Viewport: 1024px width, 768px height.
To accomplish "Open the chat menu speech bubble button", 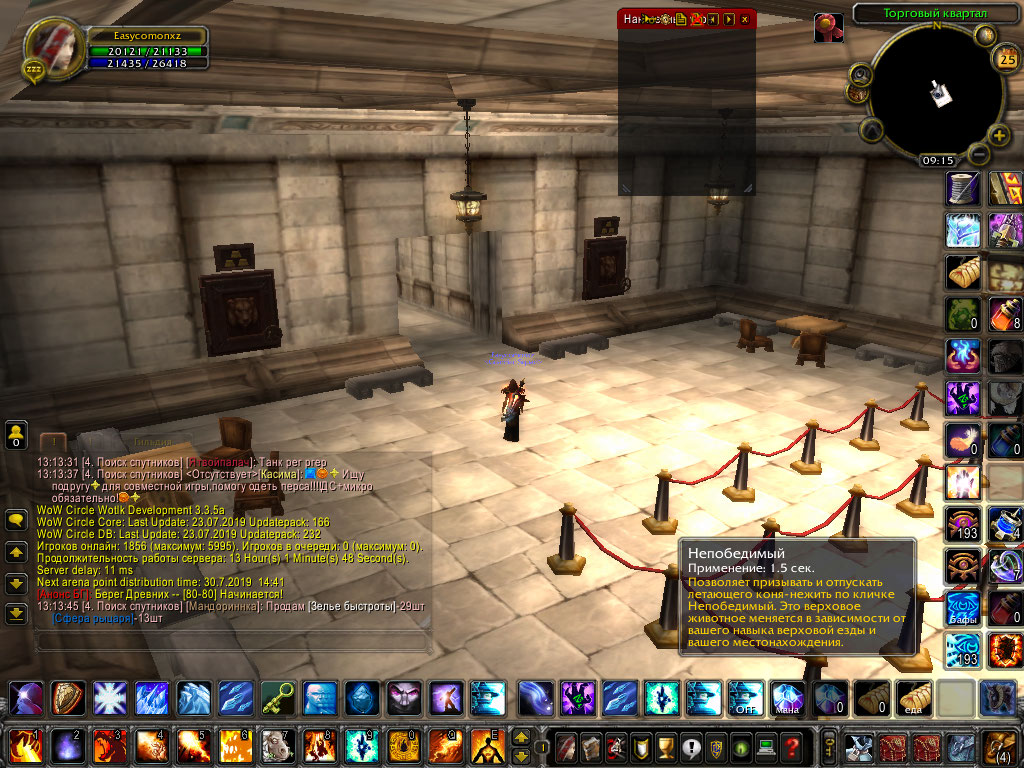I will click(16, 520).
